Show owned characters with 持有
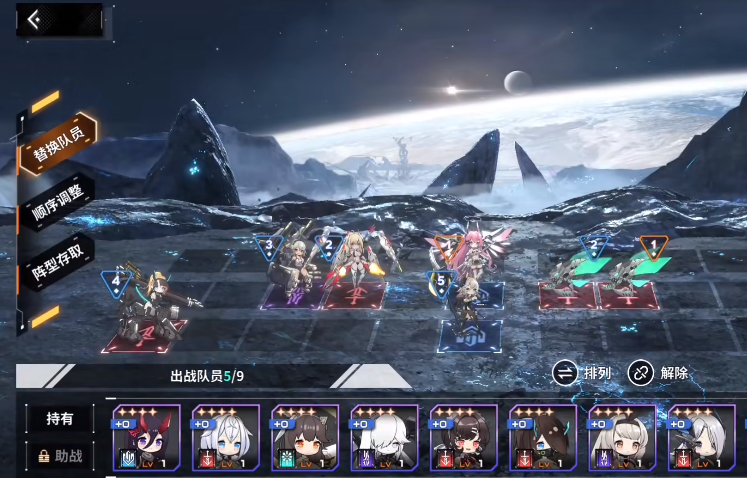 click(59, 420)
